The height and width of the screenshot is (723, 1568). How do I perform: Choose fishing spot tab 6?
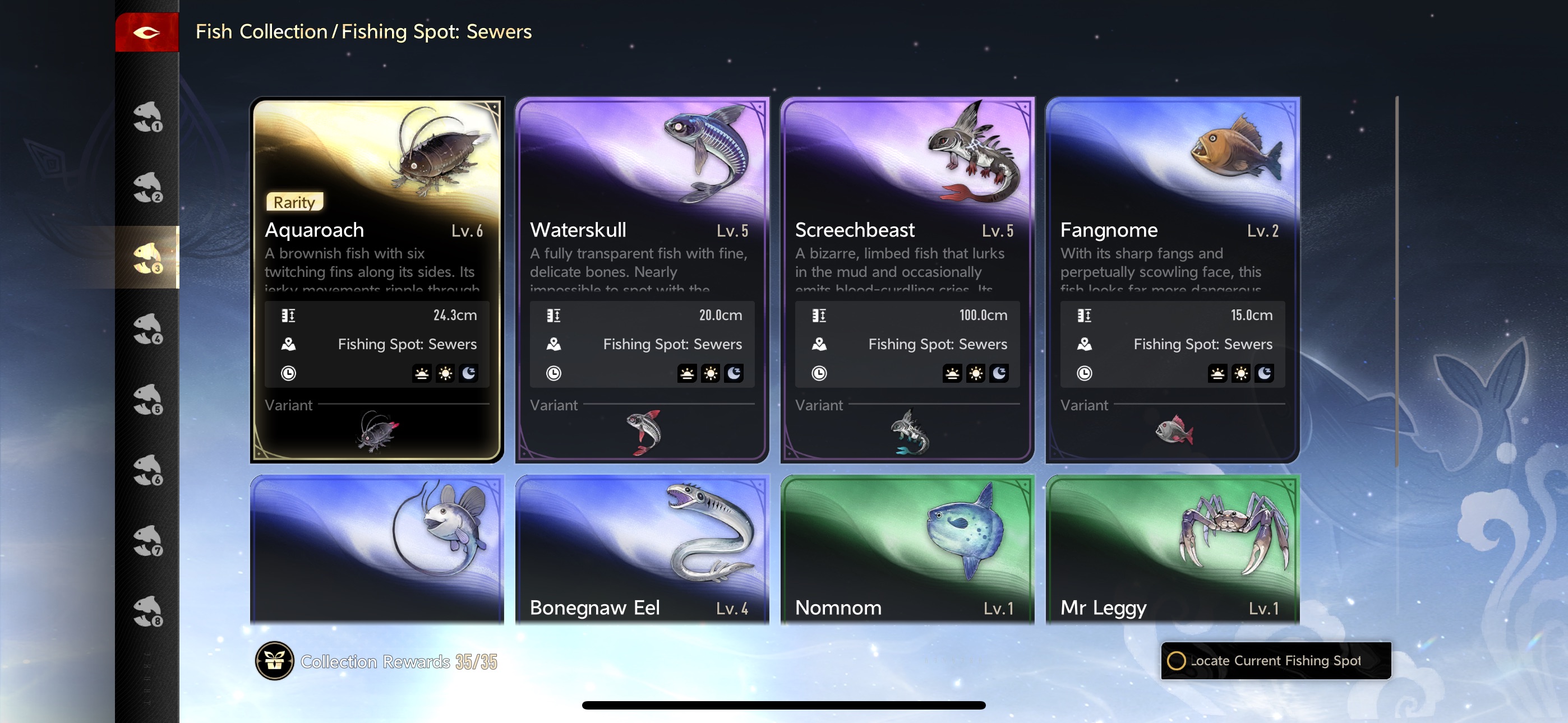(147, 470)
